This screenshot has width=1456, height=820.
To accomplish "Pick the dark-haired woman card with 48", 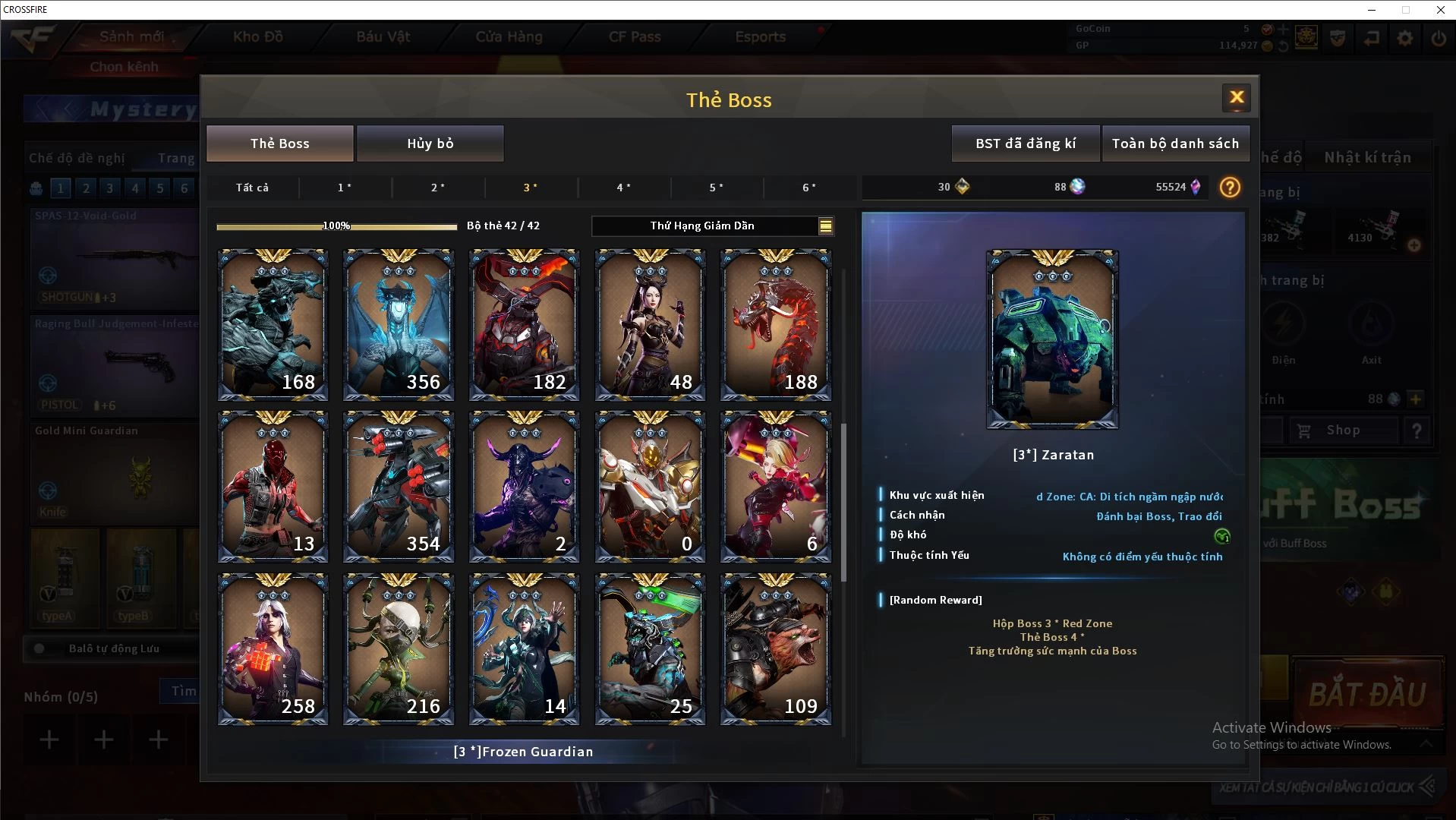I will 650,324.
